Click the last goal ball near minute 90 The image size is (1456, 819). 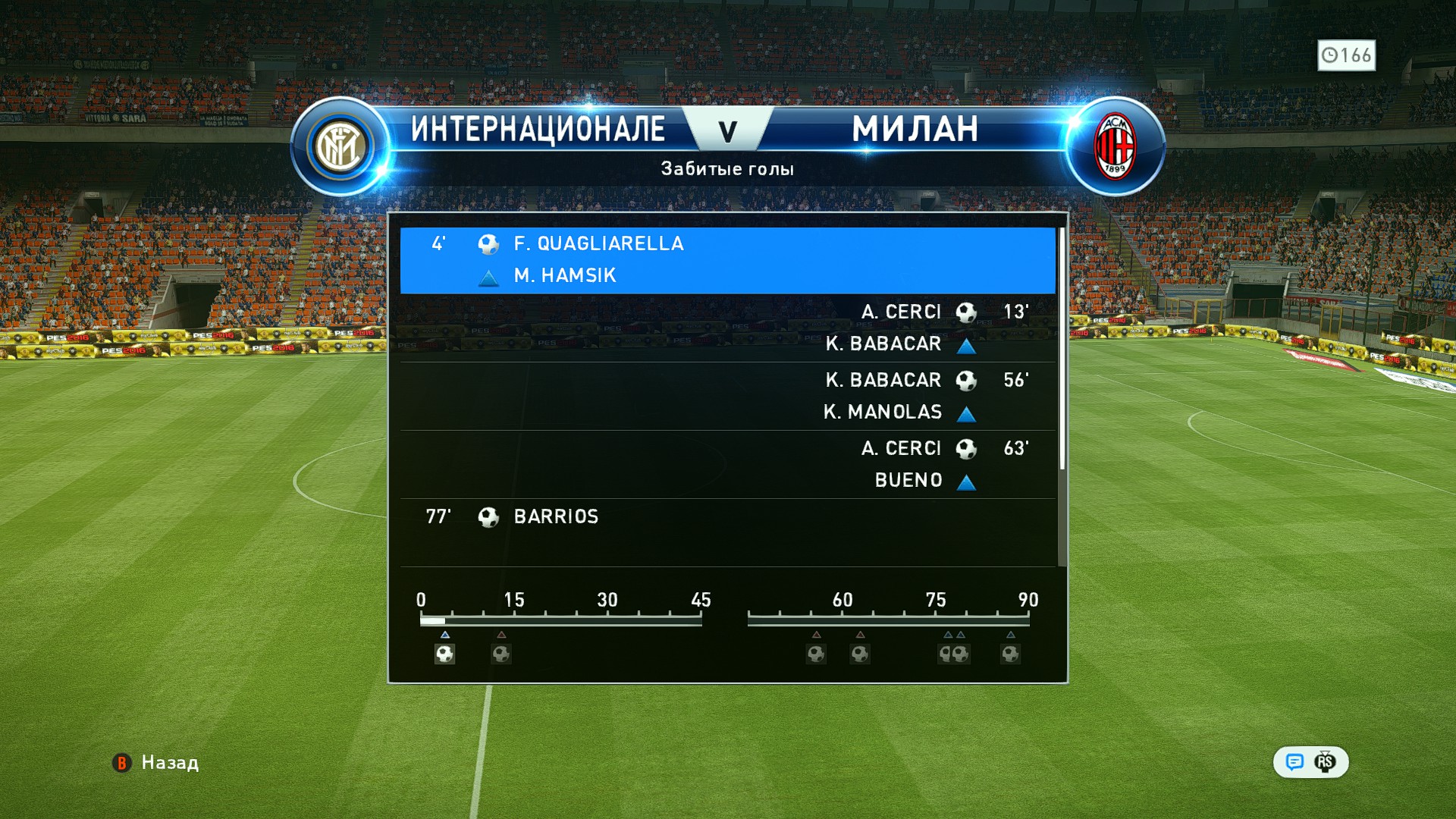(1010, 654)
